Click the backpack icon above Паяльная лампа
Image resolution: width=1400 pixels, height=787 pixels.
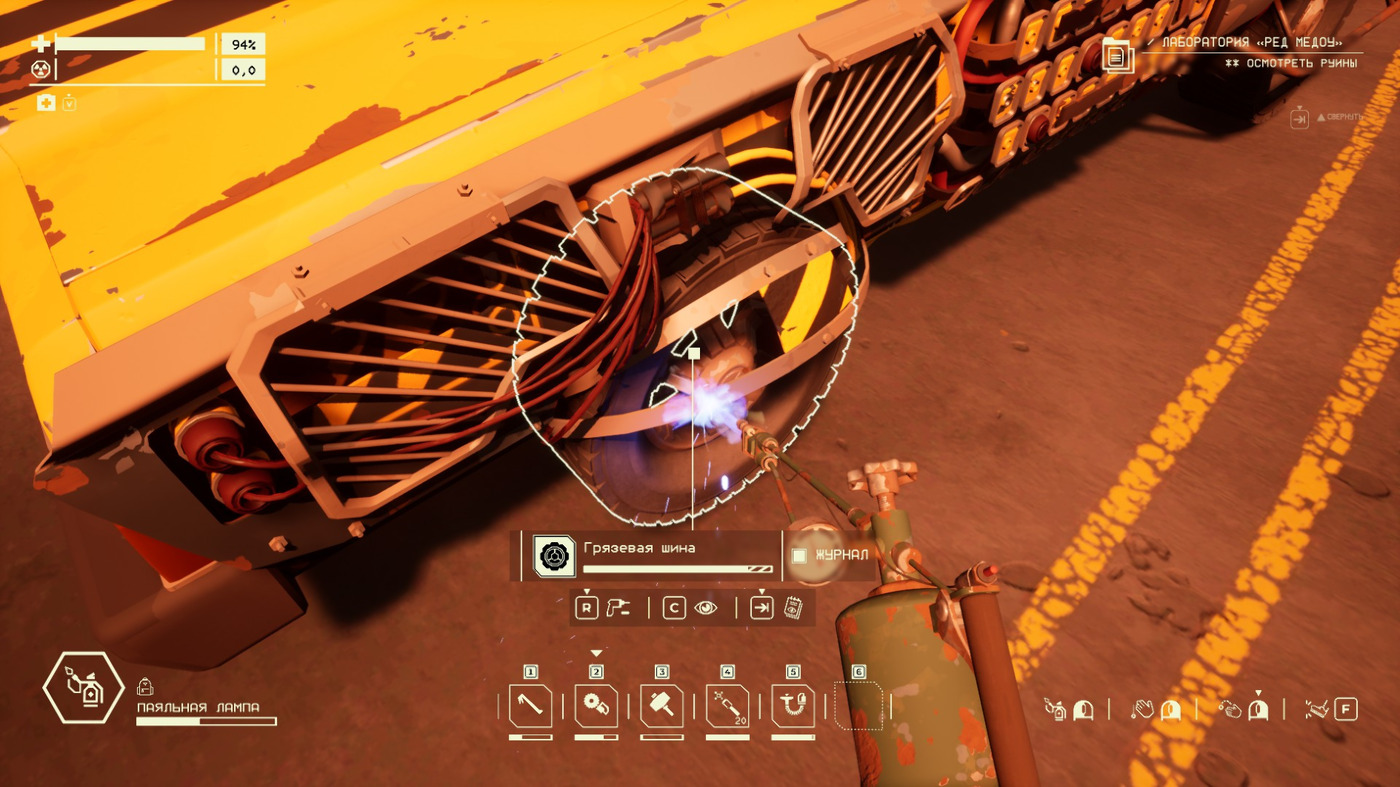145,686
